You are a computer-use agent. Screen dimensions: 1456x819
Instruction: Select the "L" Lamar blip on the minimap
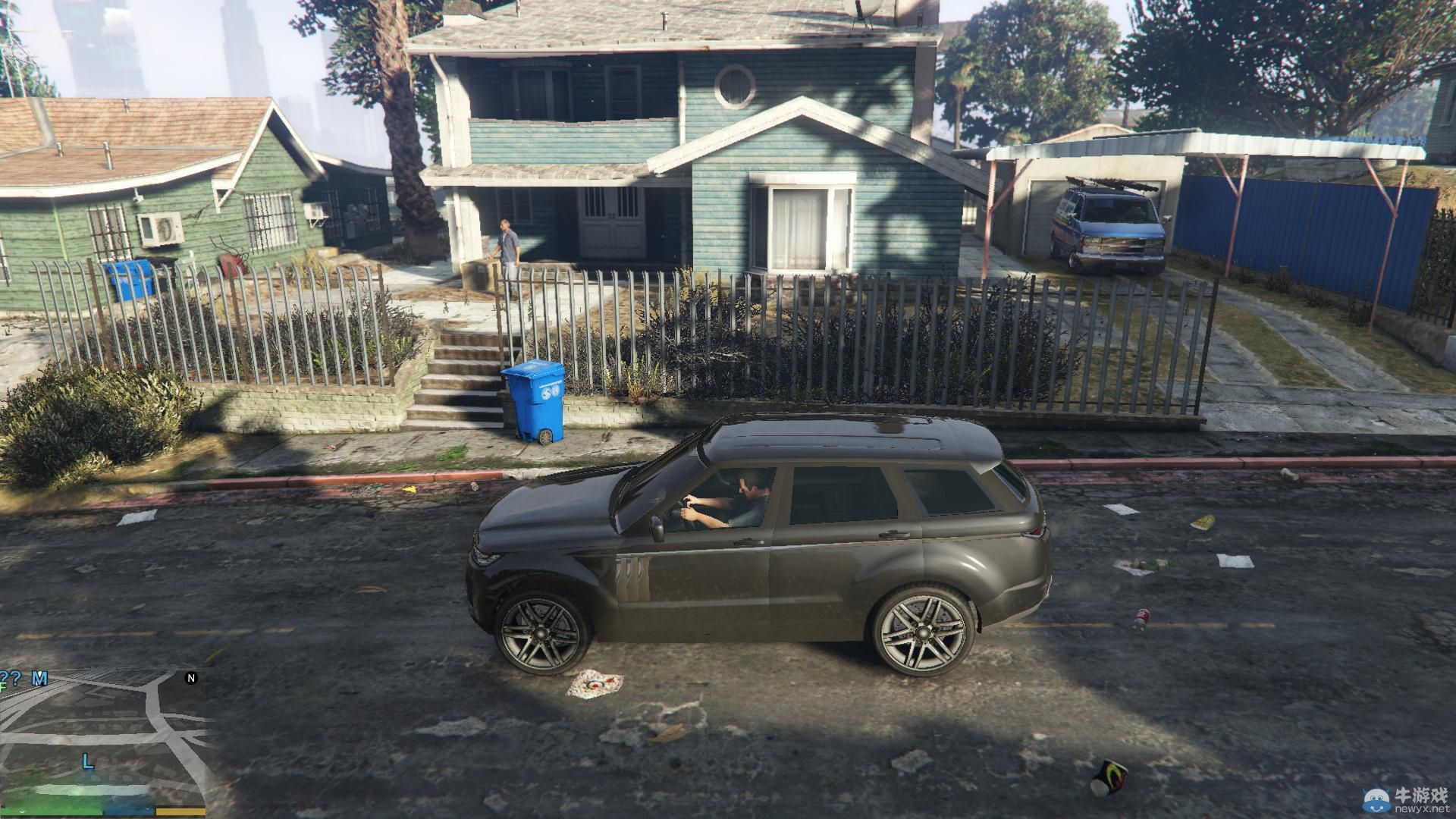click(x=87, y=761)
